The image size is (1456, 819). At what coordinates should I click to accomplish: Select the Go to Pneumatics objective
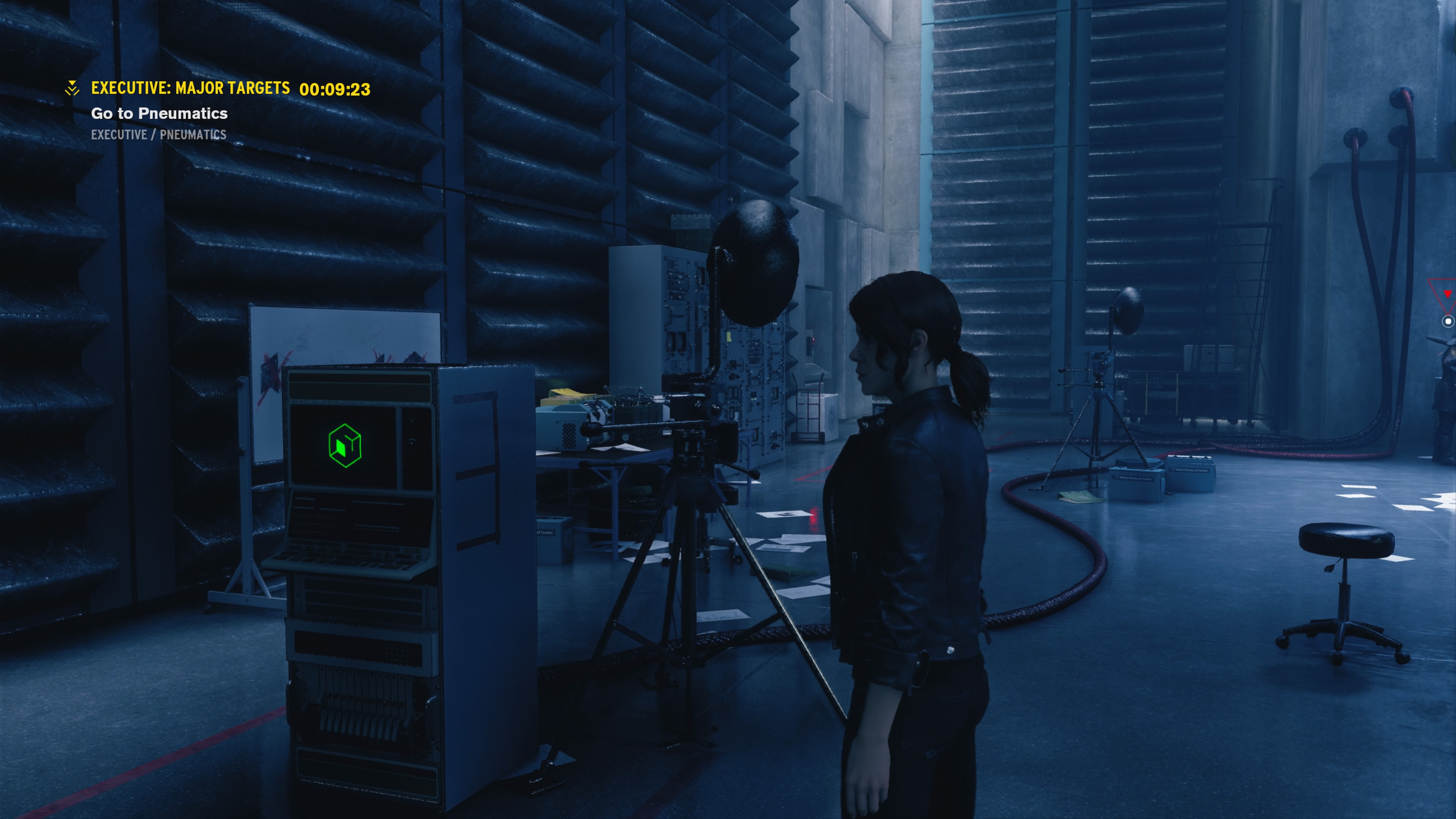(x=159, y=114)
